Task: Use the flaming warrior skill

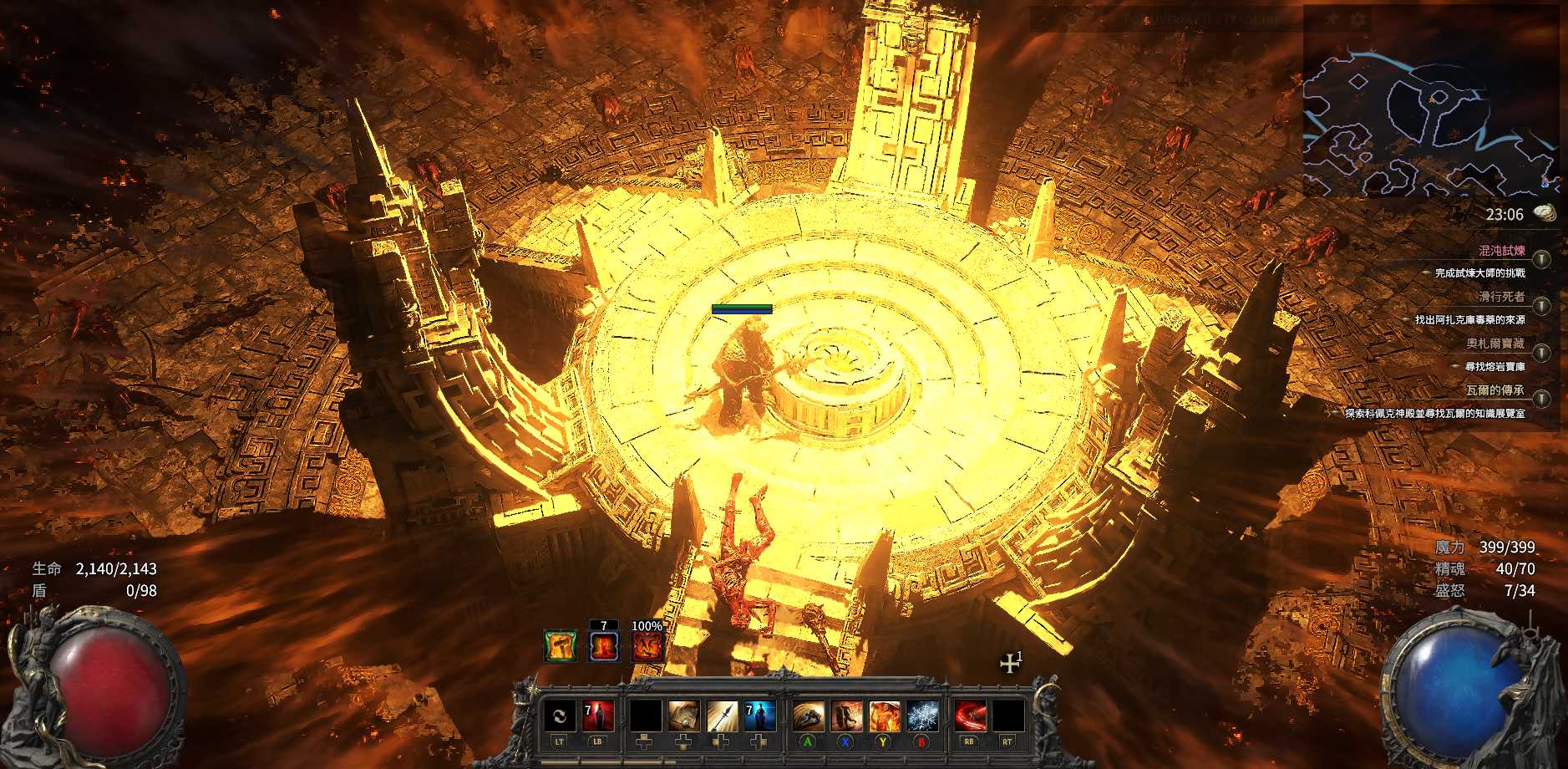Action: (884, 716)
